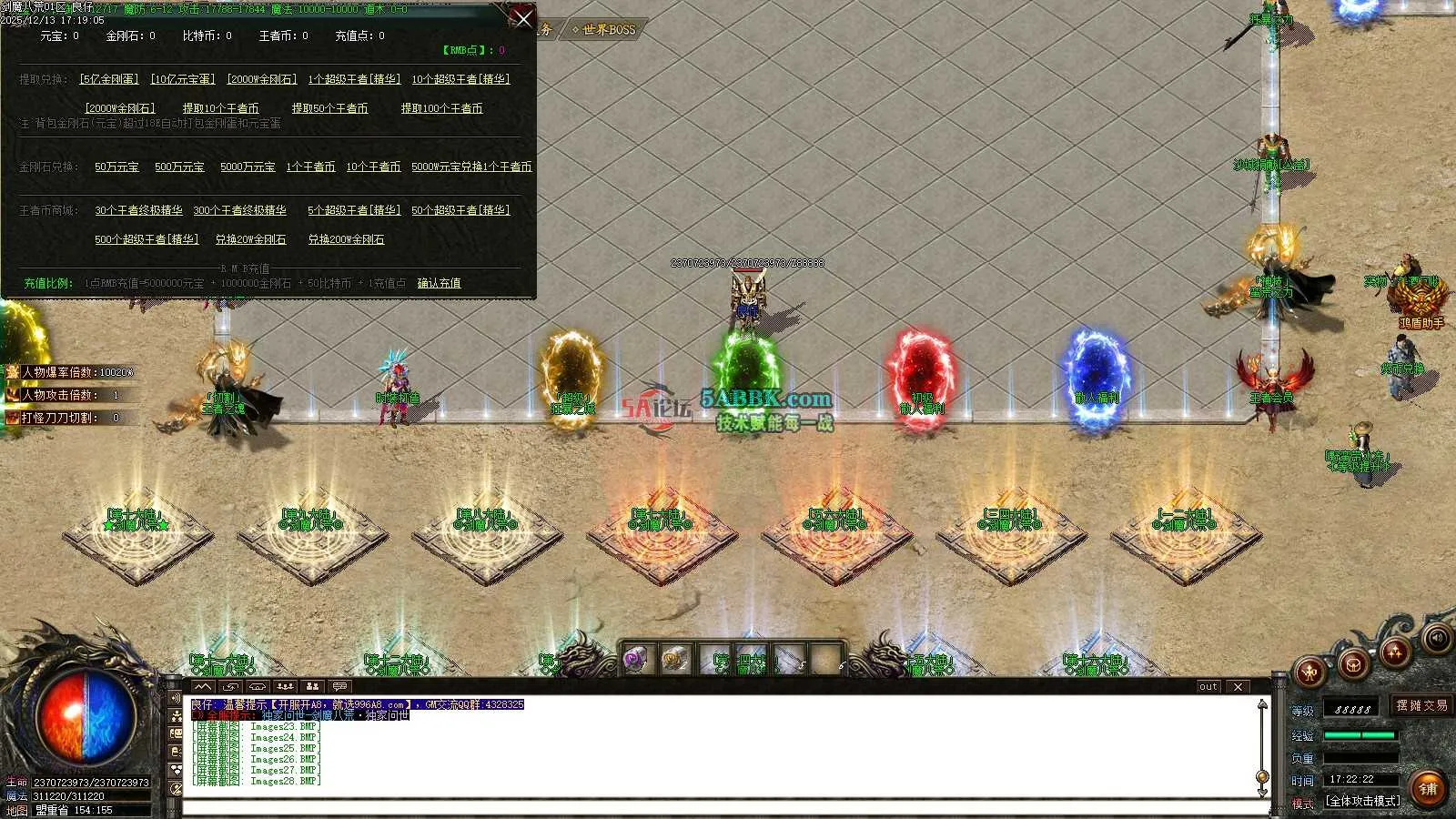The height and width of the screenshot is (819, 1456).
Task: Open the bag chest round icon
Action: [1353, 664]
